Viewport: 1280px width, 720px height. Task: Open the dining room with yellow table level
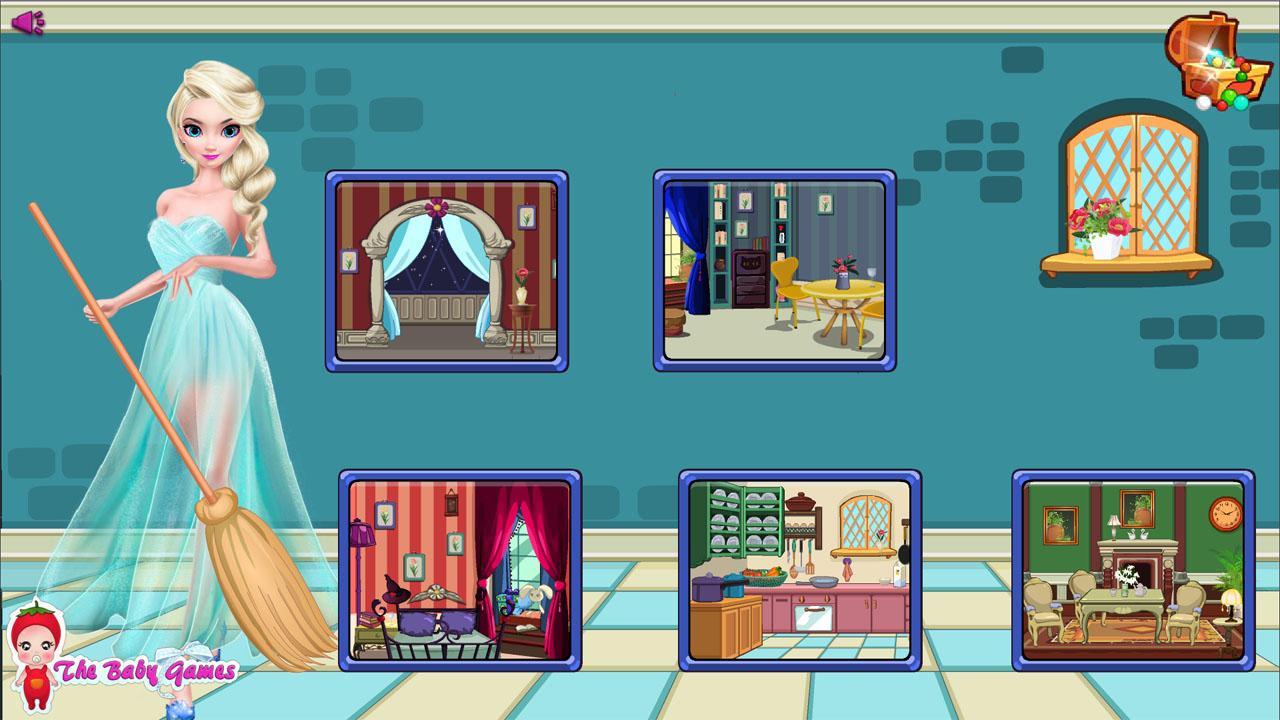[x=775, y=267]
